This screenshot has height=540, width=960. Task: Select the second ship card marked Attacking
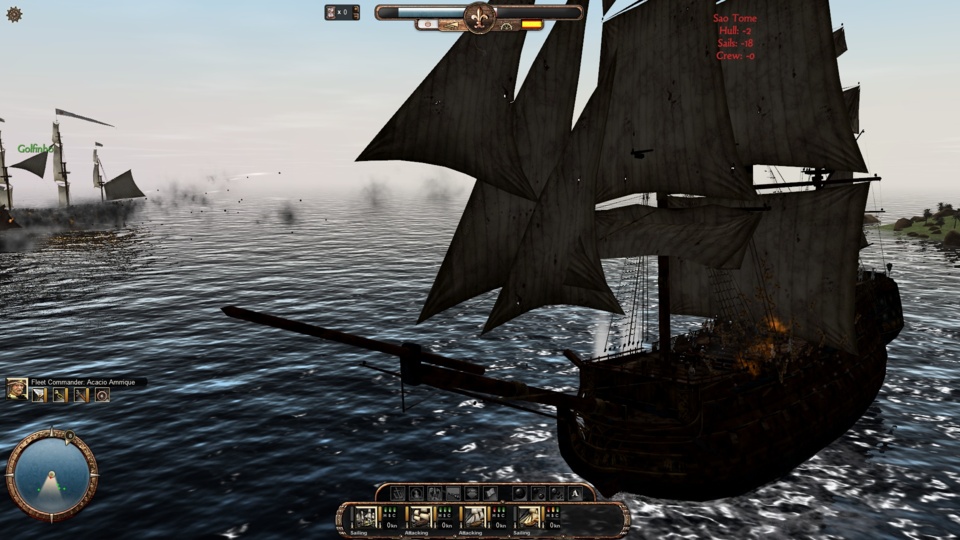click(x=420, y=517)
